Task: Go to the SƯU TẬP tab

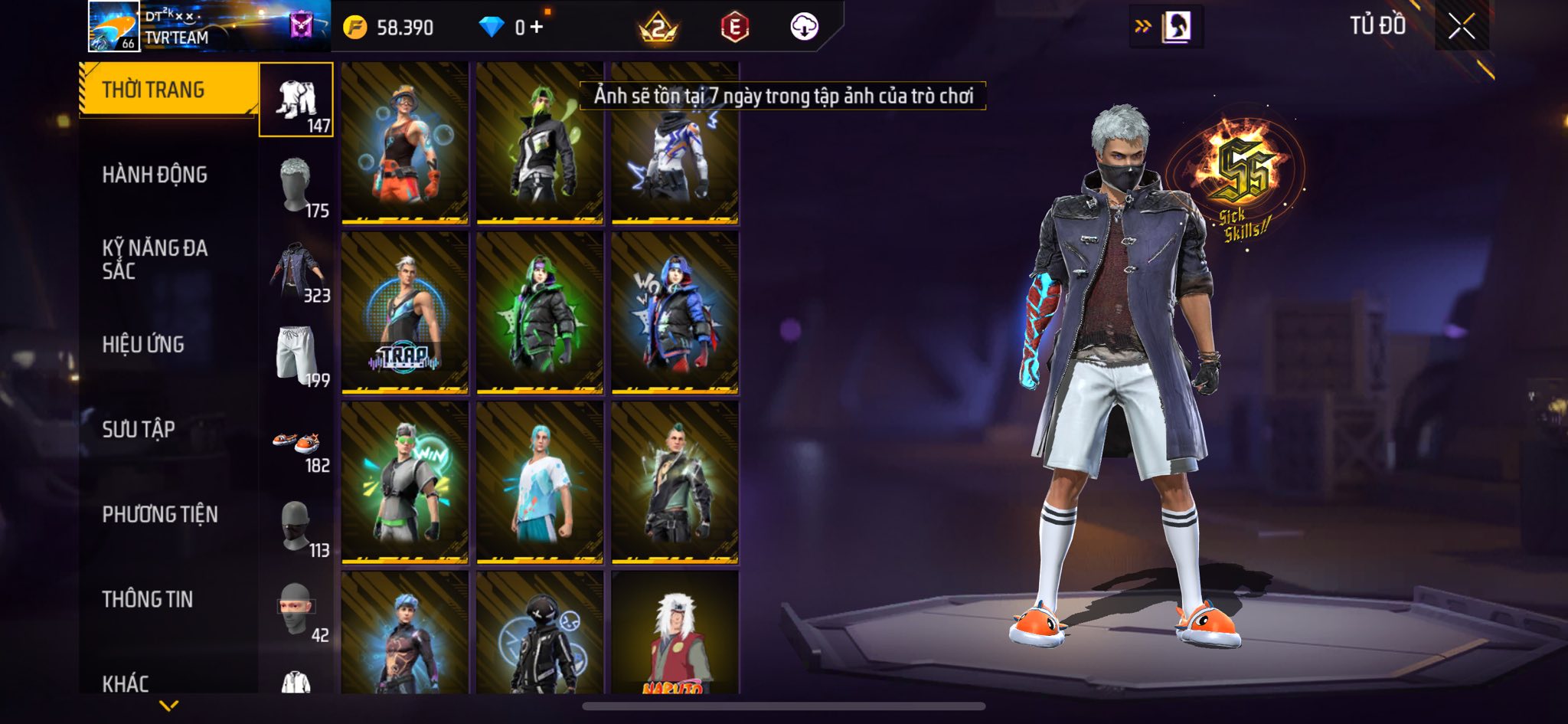Action: 139,429
